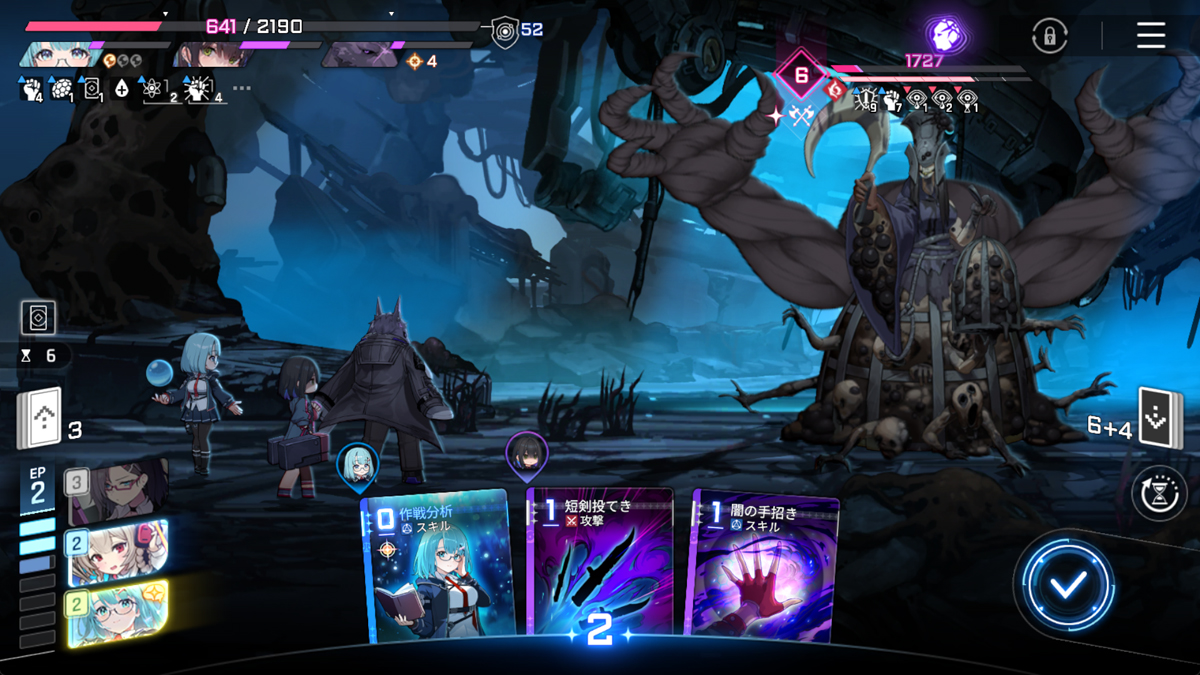Play the 作戦分析 skill card

438,565
